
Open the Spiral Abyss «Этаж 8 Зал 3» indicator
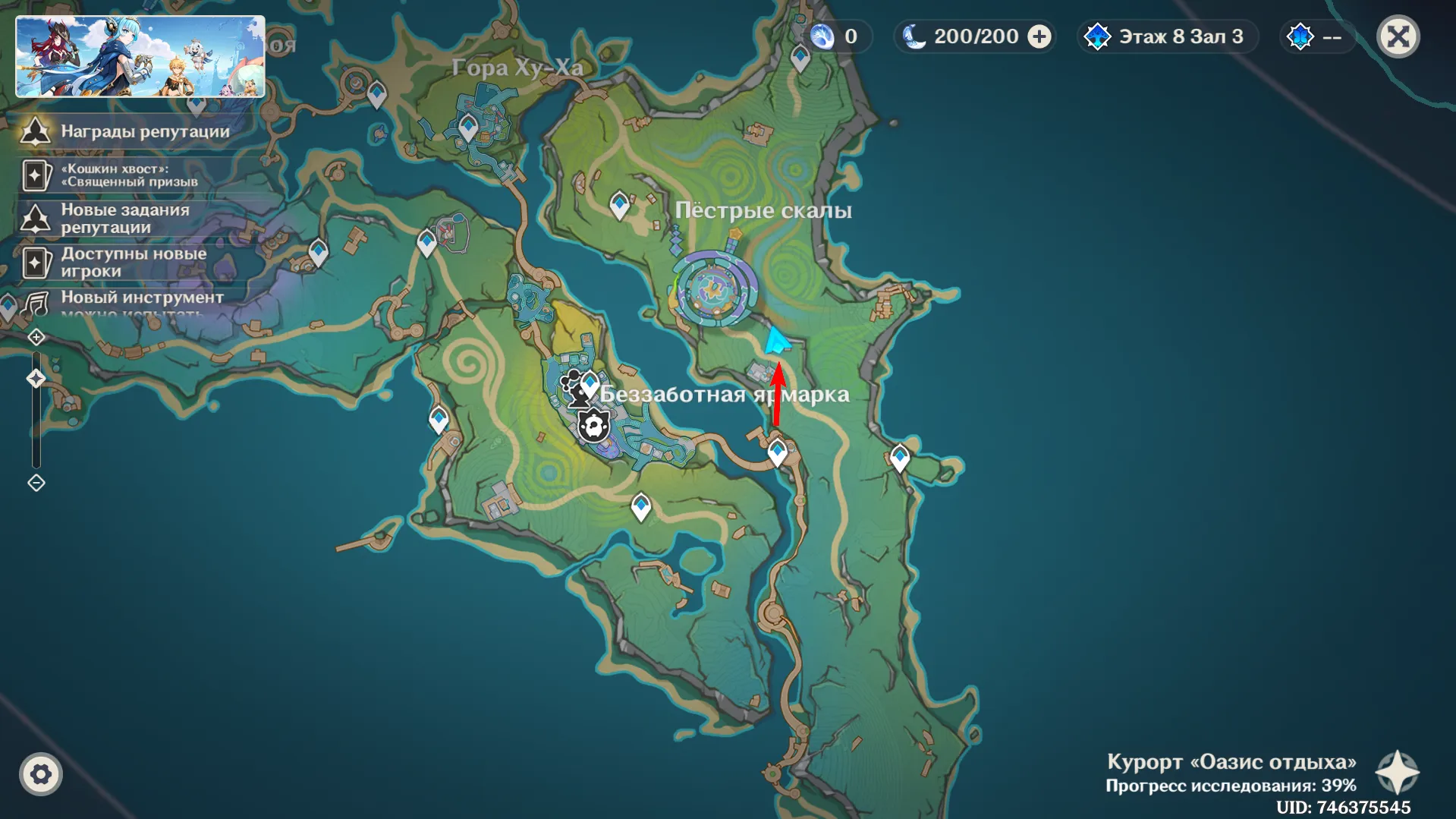pos(1168,36)
